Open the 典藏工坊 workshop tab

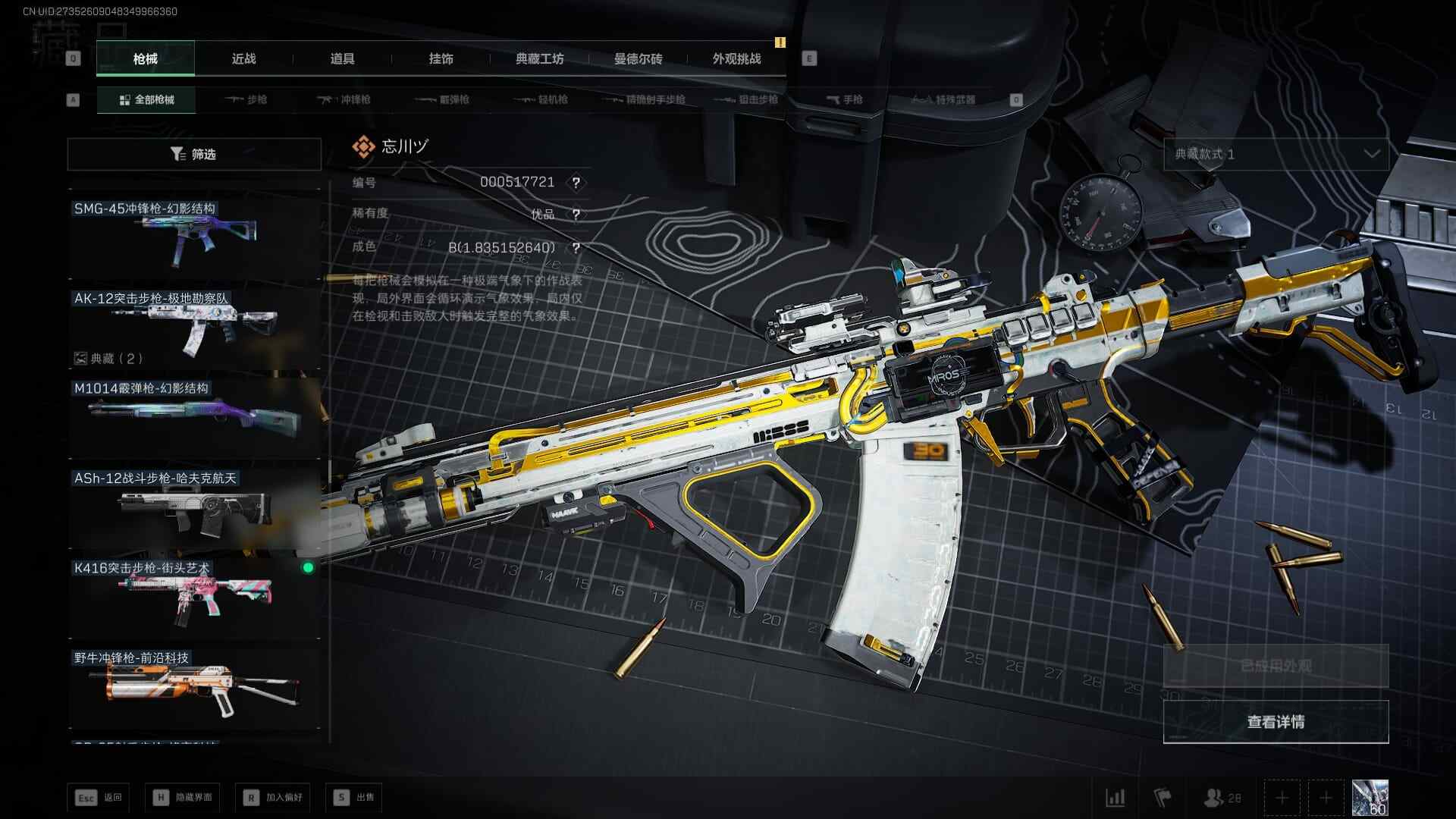pyautogui.click(x=539, y=58)
